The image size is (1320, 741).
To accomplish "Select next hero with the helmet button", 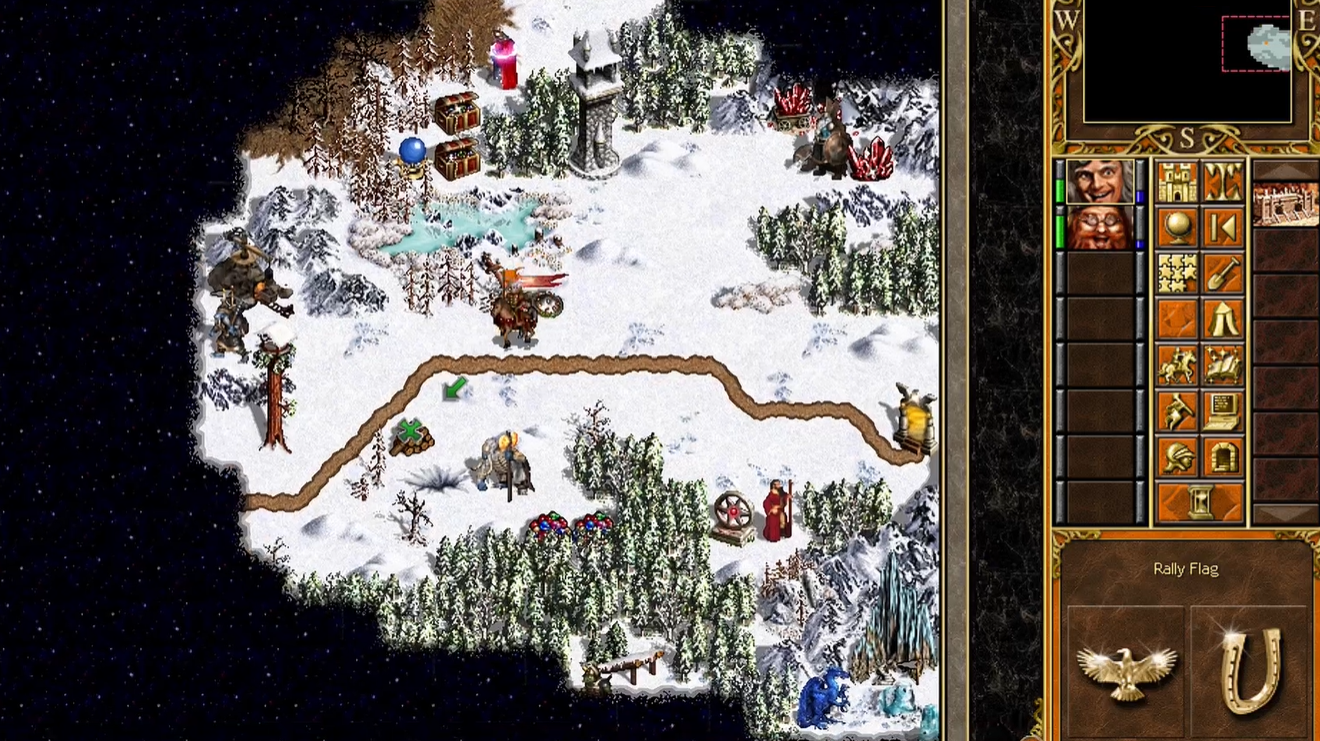I will coord(1177,457).
